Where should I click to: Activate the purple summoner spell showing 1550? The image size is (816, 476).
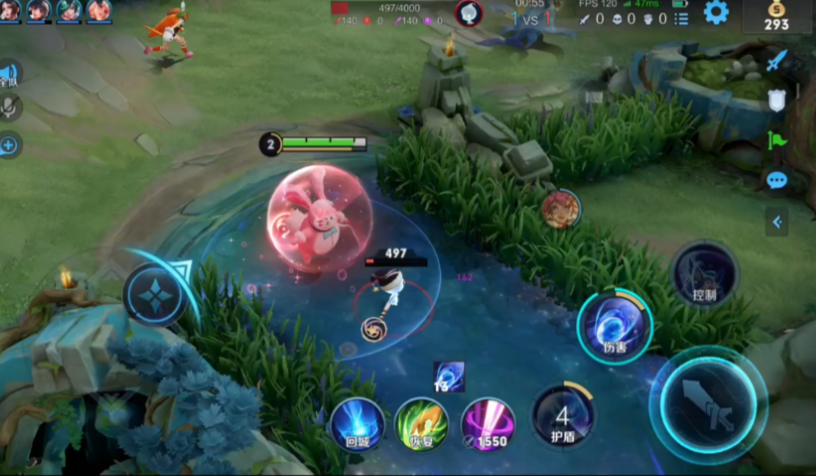[487, 423]
